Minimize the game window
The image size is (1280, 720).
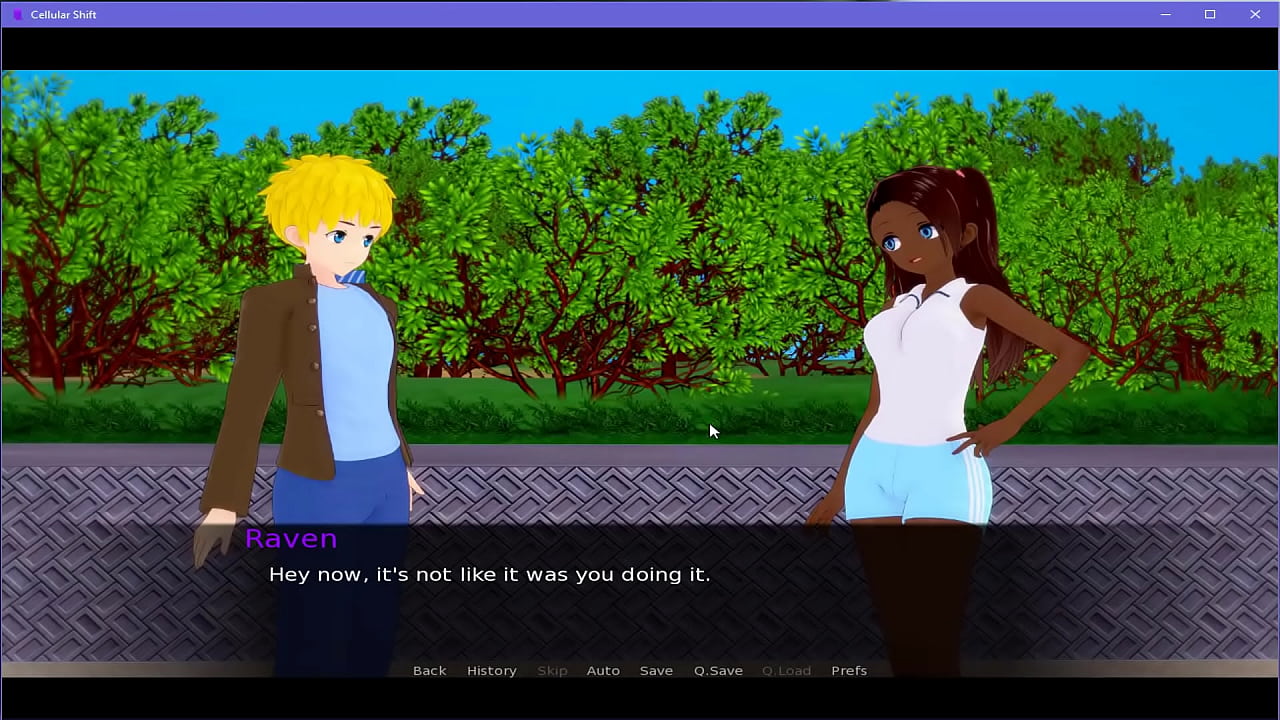[1165, 14]
